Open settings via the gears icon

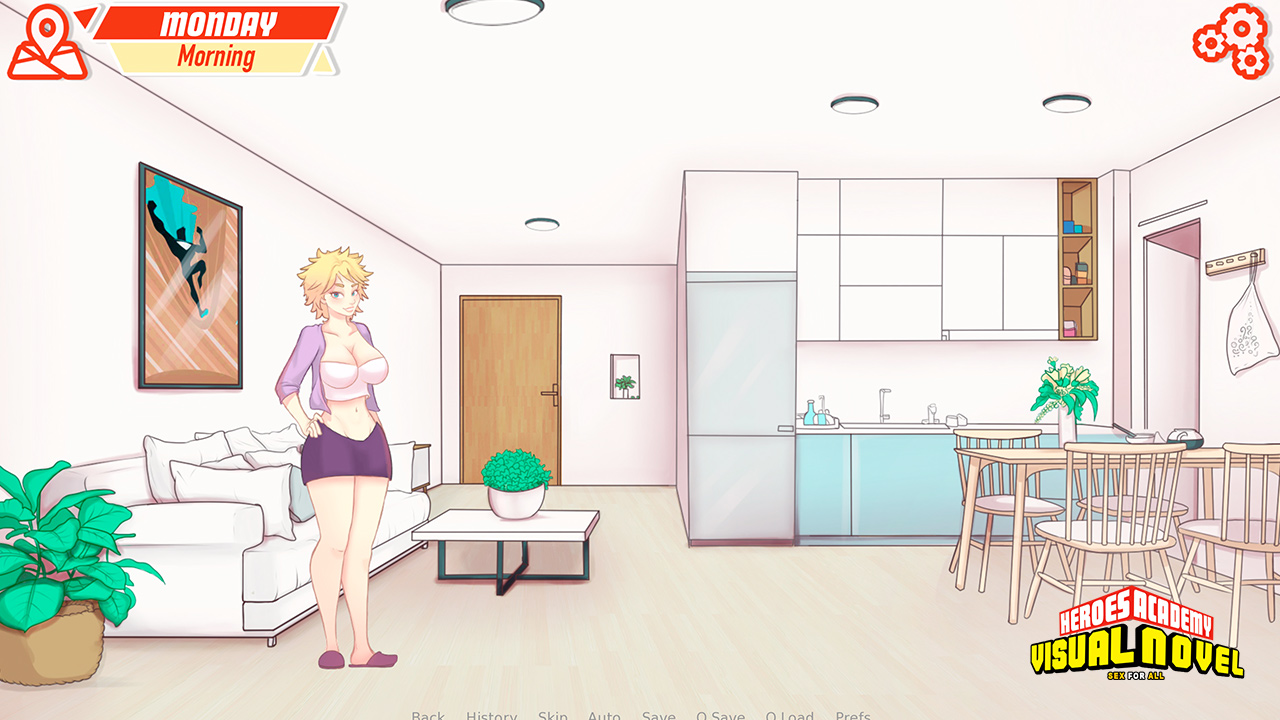1231,40
